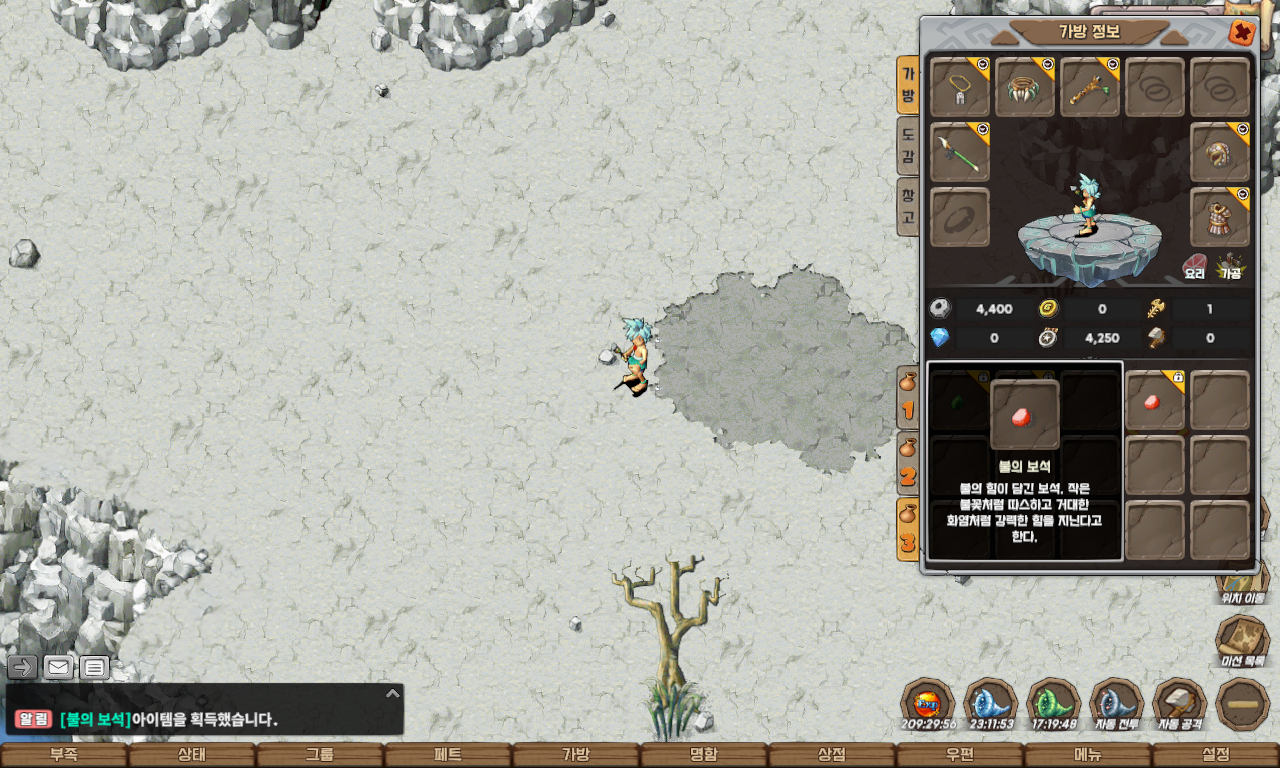1280x768 pixels.
Task: Toggle 자동 공격 auto attack
Action: (1180, 705)
